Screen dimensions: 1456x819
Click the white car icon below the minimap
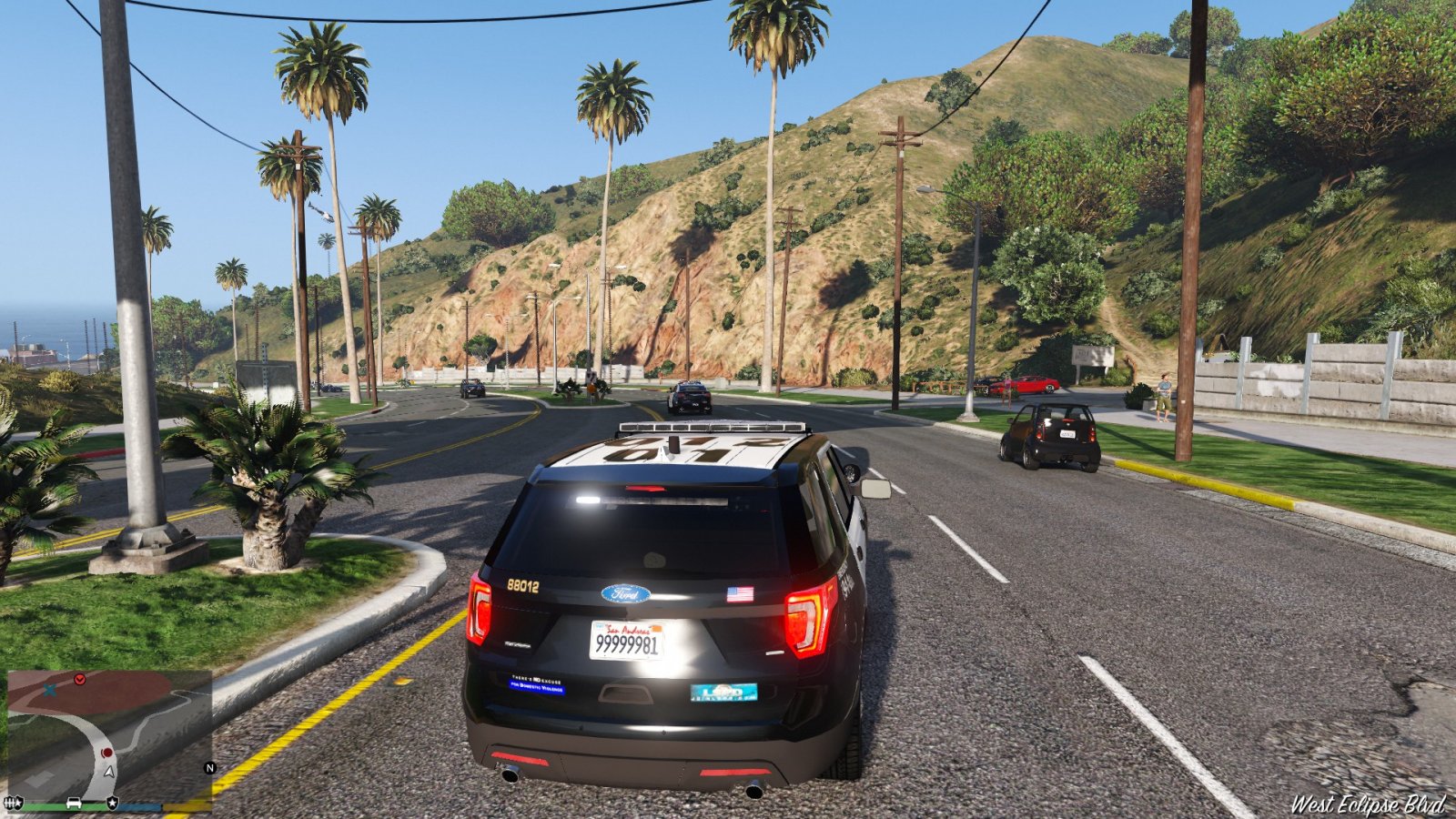click(75, 803)
